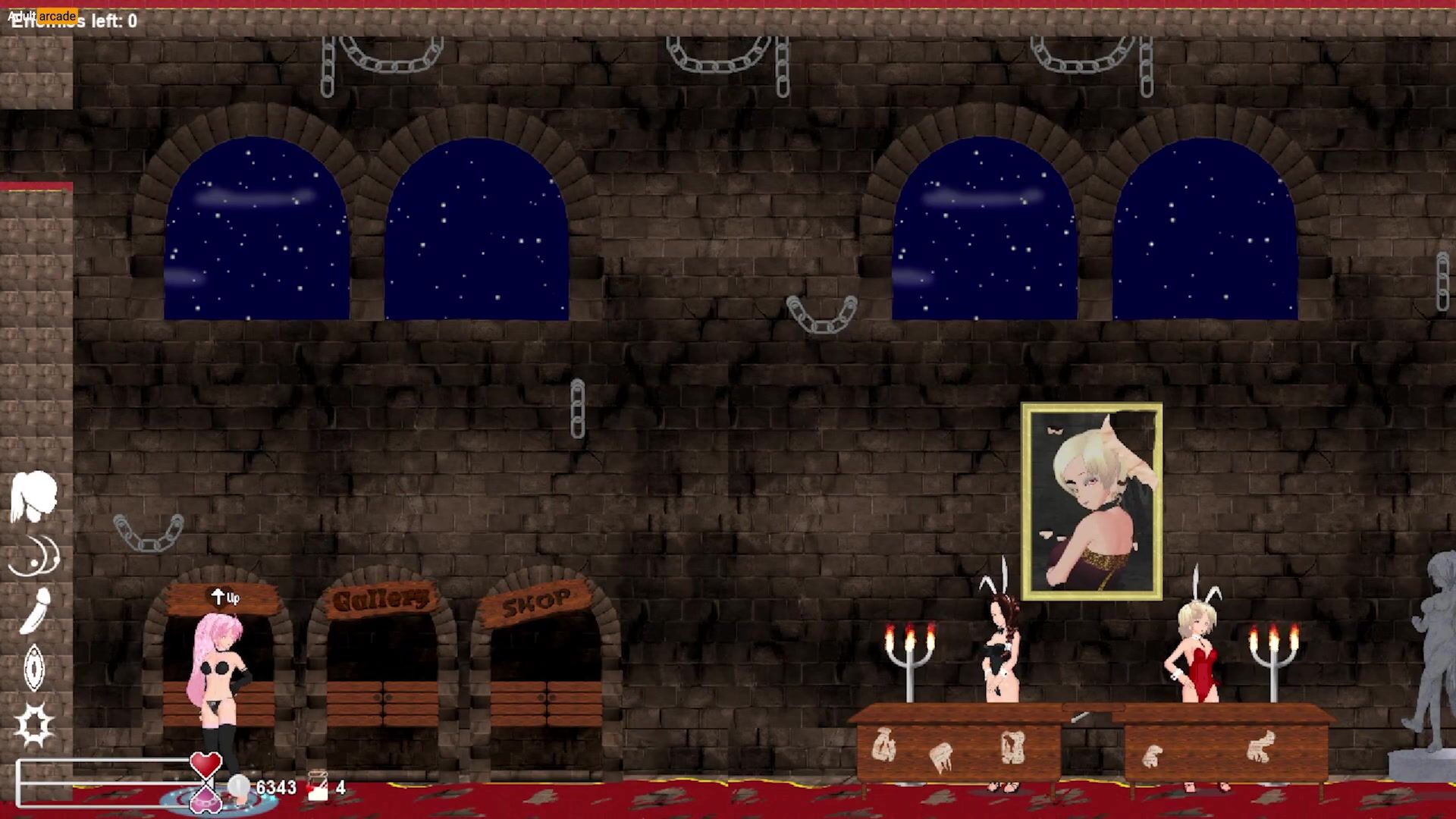Activate the pointed oval icon

tap(34, 667)
